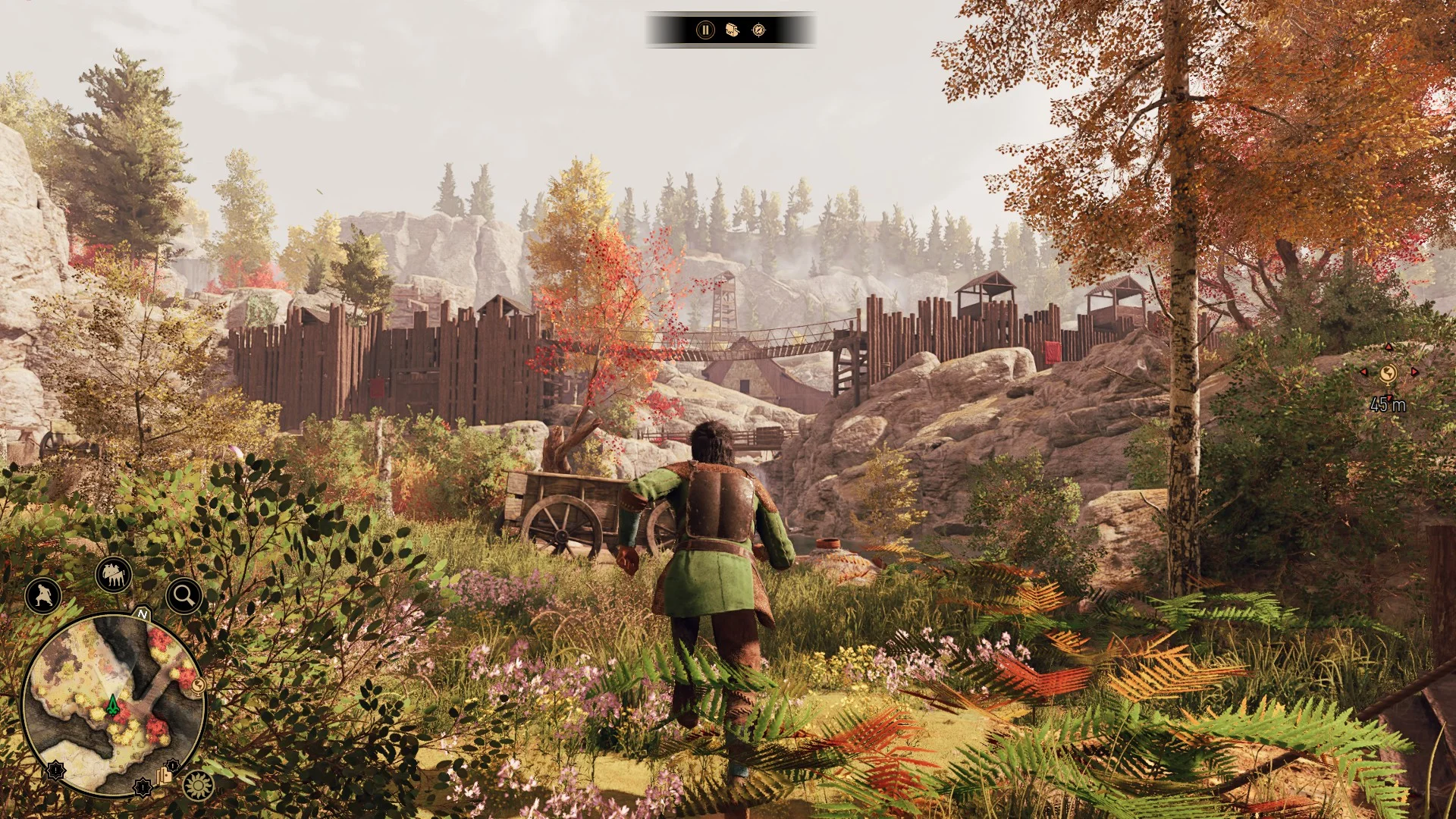Open the backpack/inventory icon at top

click(733, 30)
